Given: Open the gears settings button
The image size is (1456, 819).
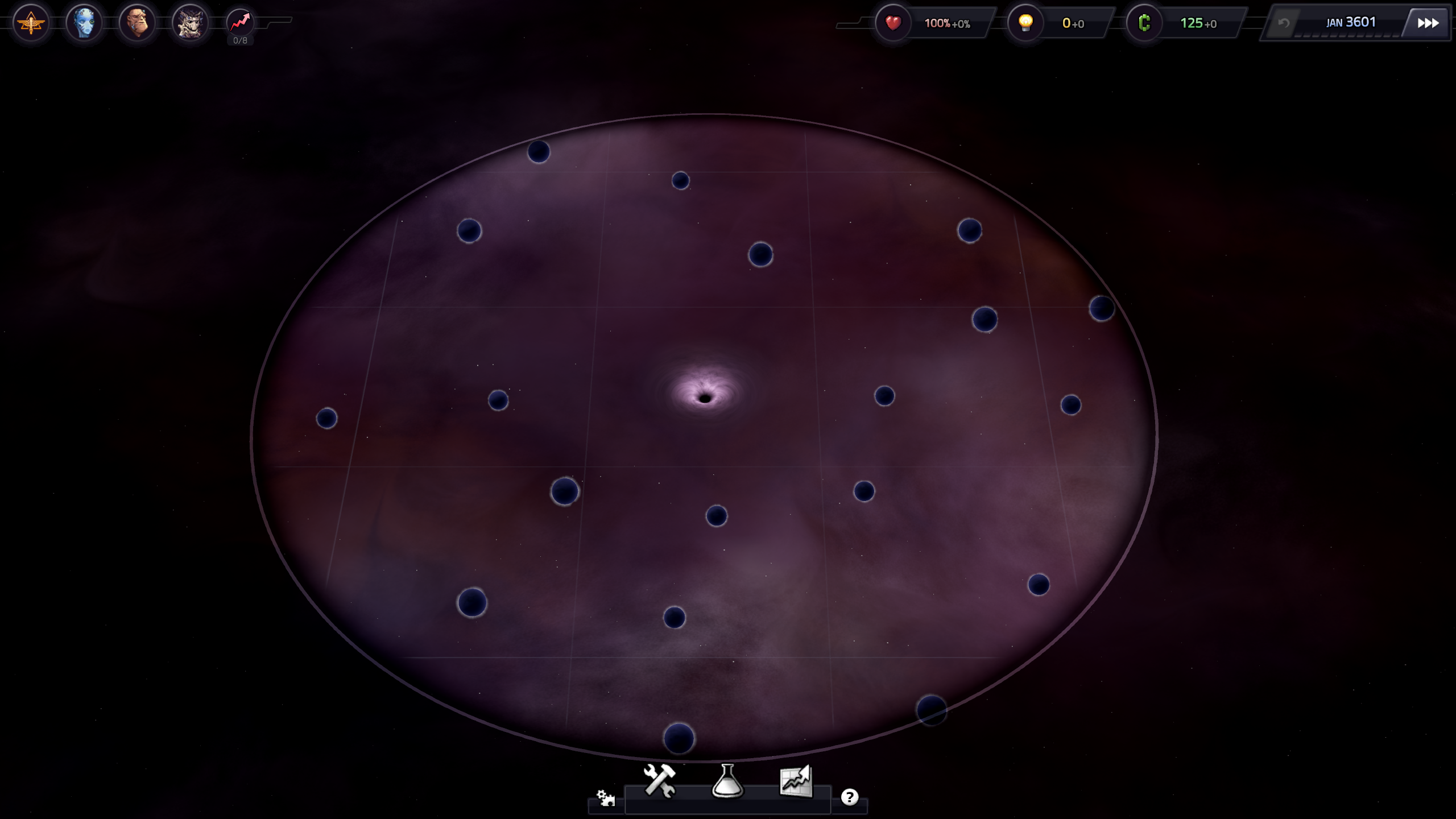Looking at the screenshot, I should pyautogui.click(x=605, y=797).
